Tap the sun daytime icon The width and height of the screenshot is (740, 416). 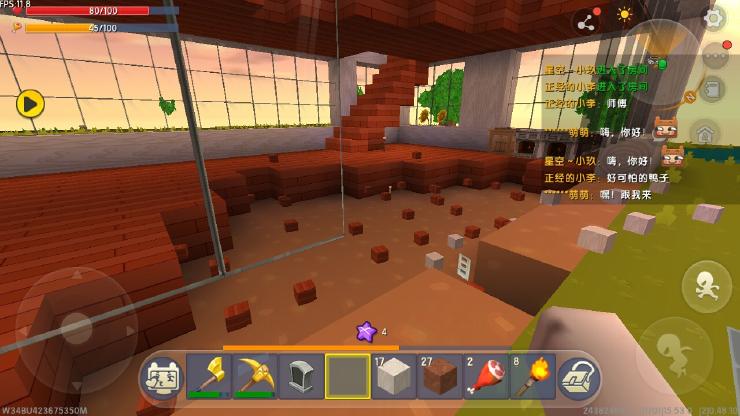click(625, 15)
